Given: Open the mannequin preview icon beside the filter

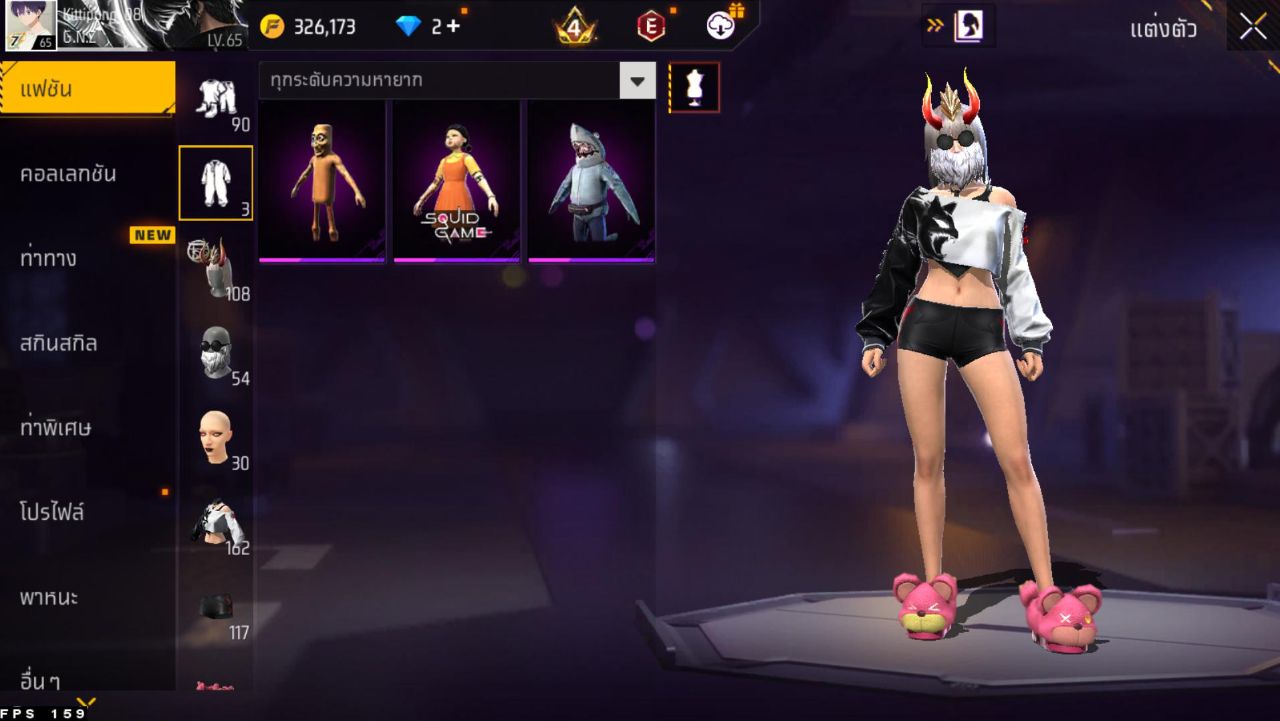Looking at the screenshot, I should pyautogui.click(x=692, y=86).
